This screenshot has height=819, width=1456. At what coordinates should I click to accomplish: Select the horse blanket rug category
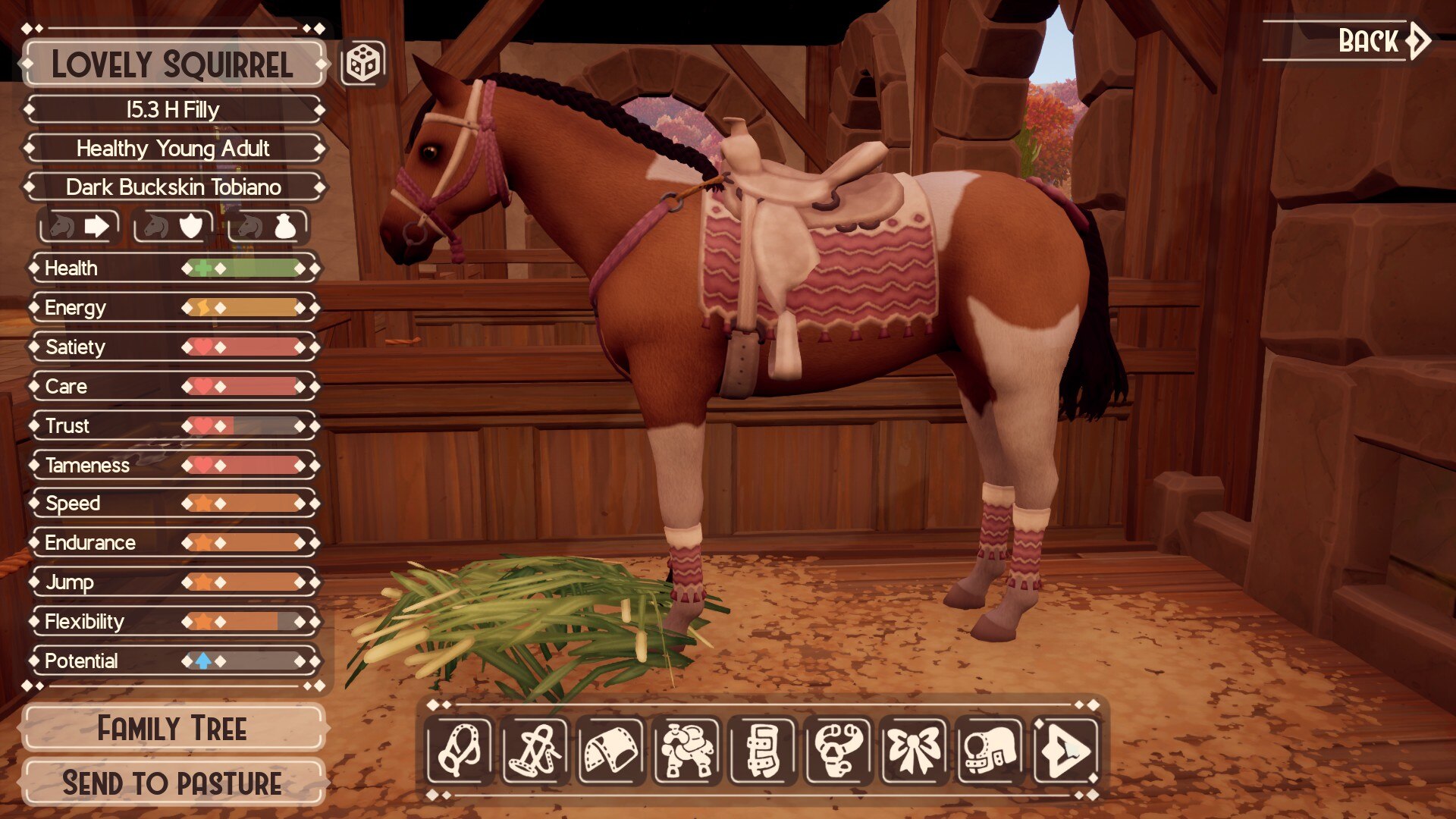tap(990, 751)
